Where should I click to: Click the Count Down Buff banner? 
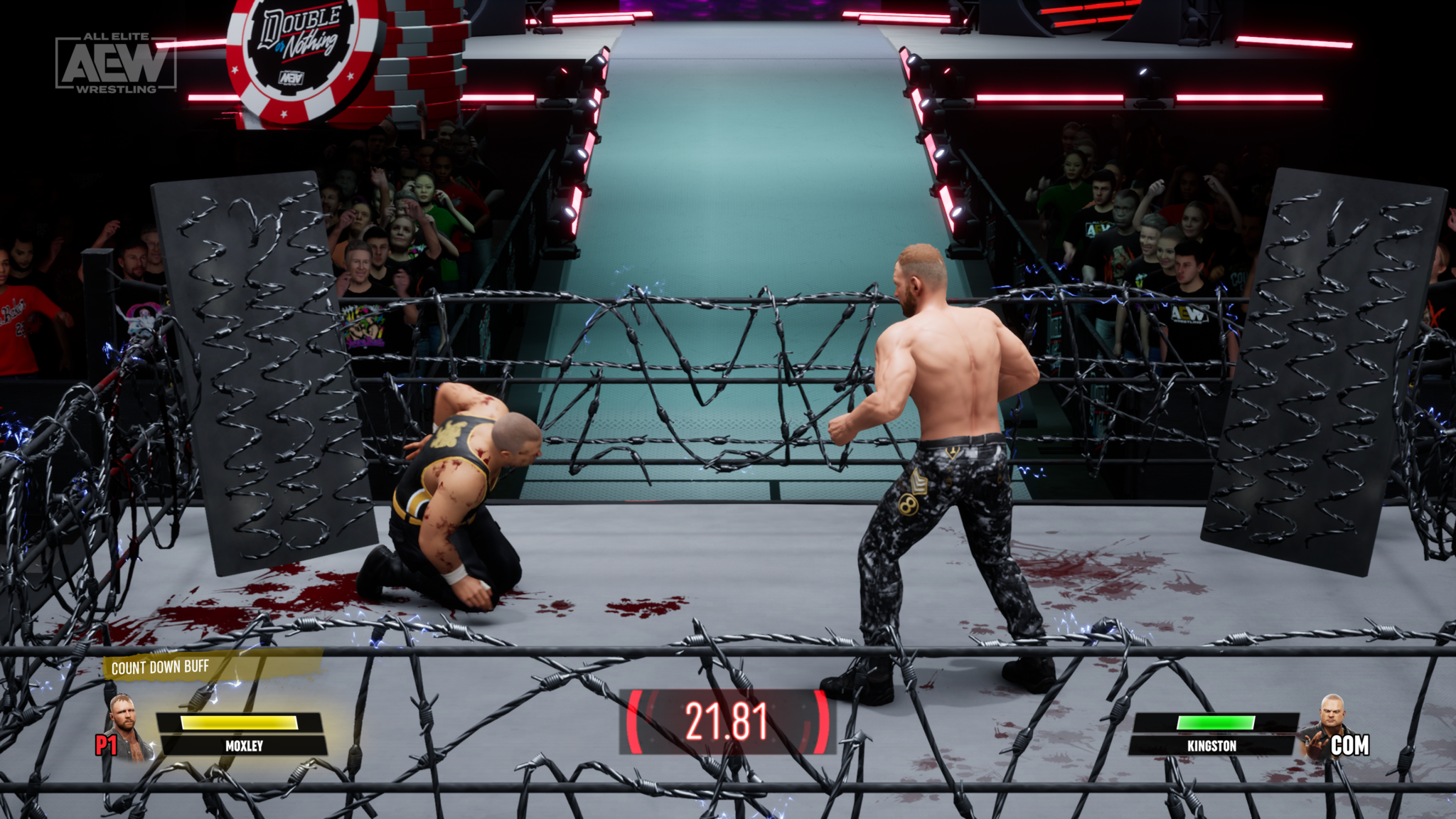coord(161,667)
